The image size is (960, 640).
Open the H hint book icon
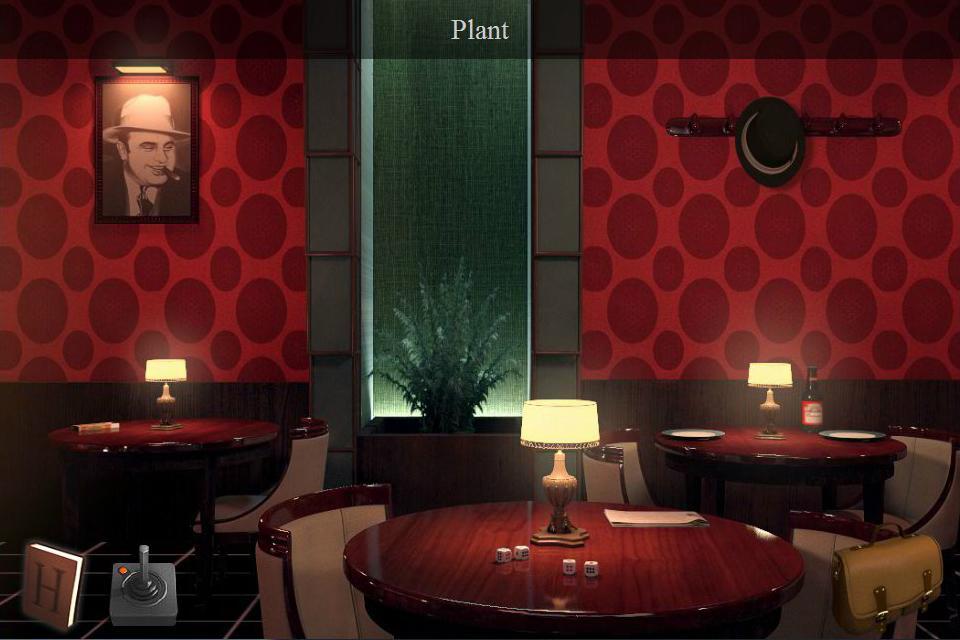tap(52, 584)
